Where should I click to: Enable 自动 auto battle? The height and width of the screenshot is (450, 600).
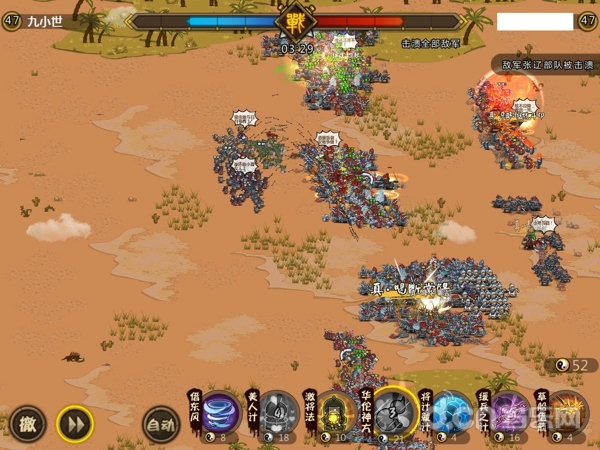(160, 423)
